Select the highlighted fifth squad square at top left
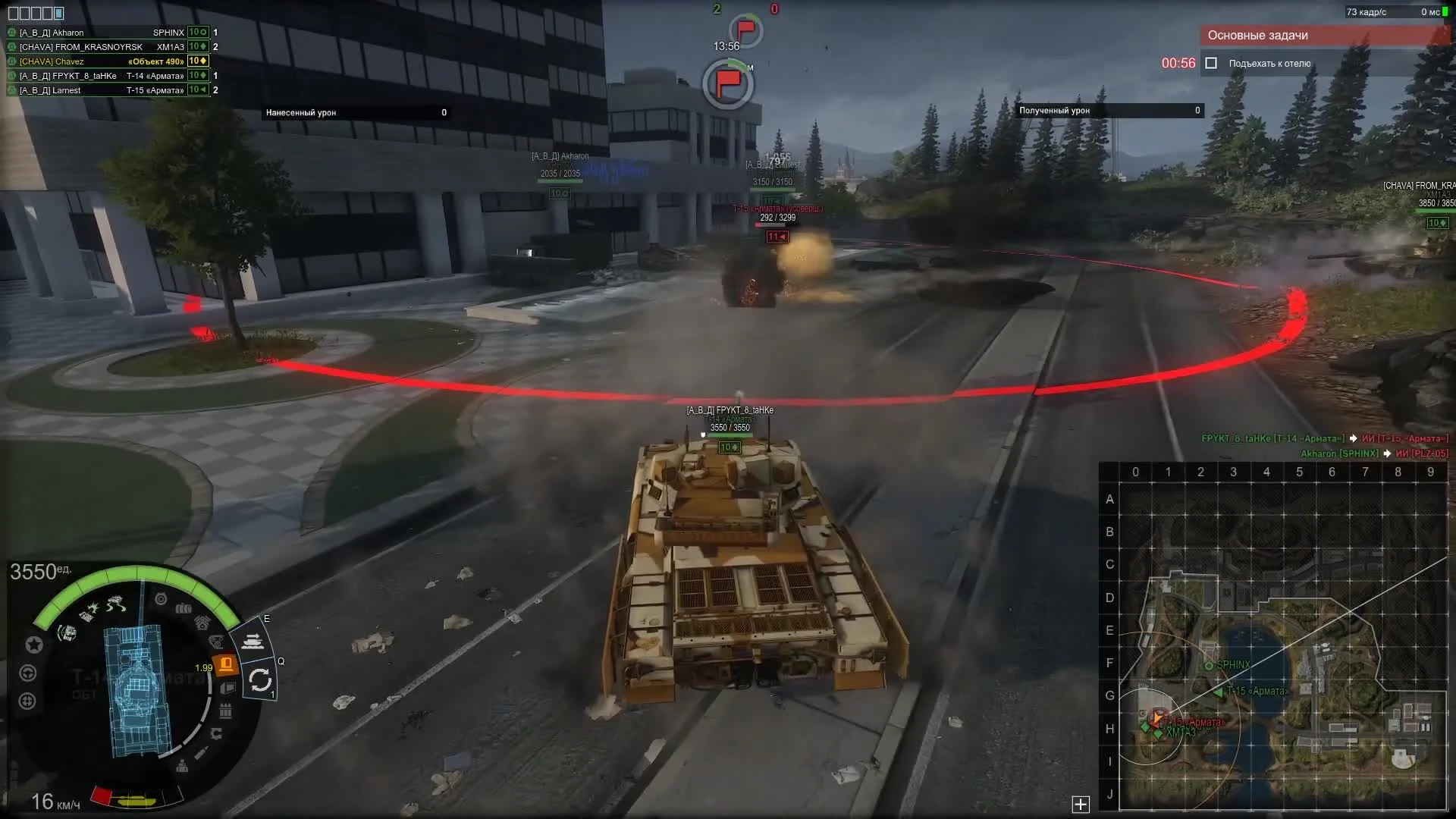 click(59, 13)
